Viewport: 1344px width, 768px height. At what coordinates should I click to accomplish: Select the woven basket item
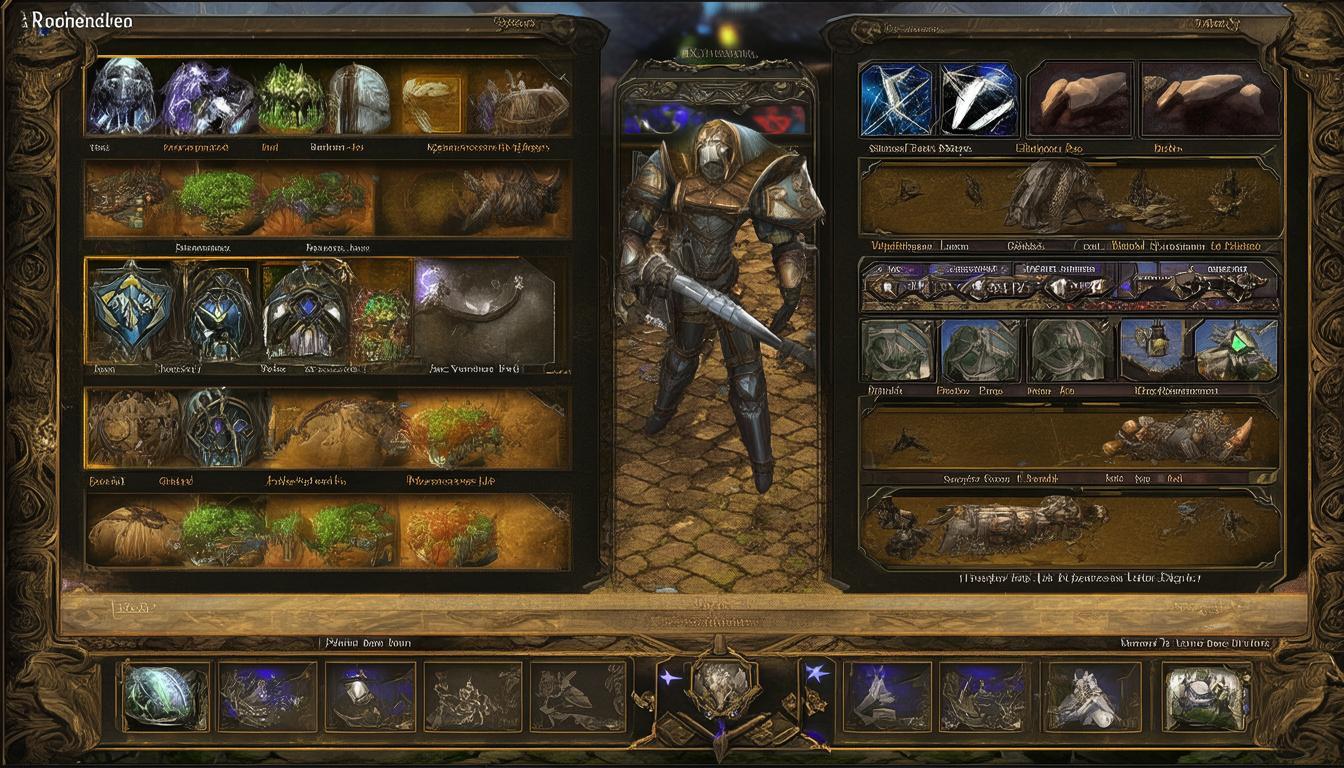pyautogui.click(x=521, y=100)
